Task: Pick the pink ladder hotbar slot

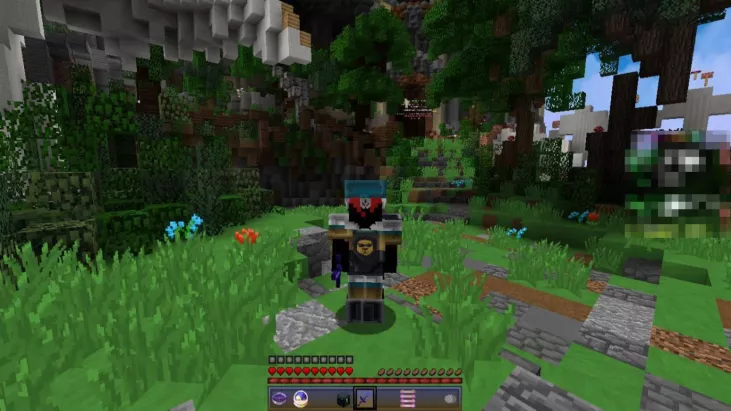Action: point(407,398)
